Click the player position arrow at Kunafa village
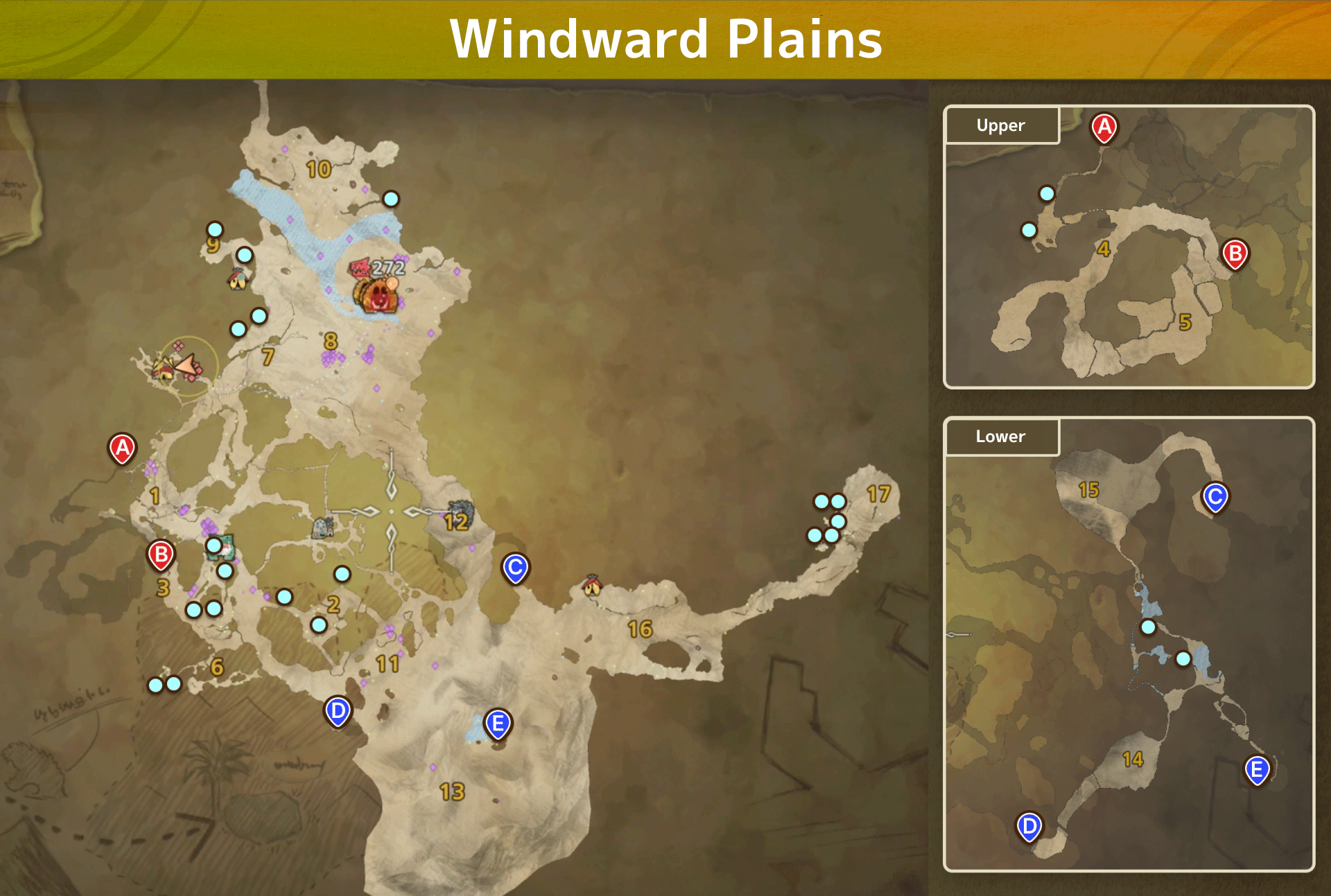1331x896 pixels. [x=186, y=363]
